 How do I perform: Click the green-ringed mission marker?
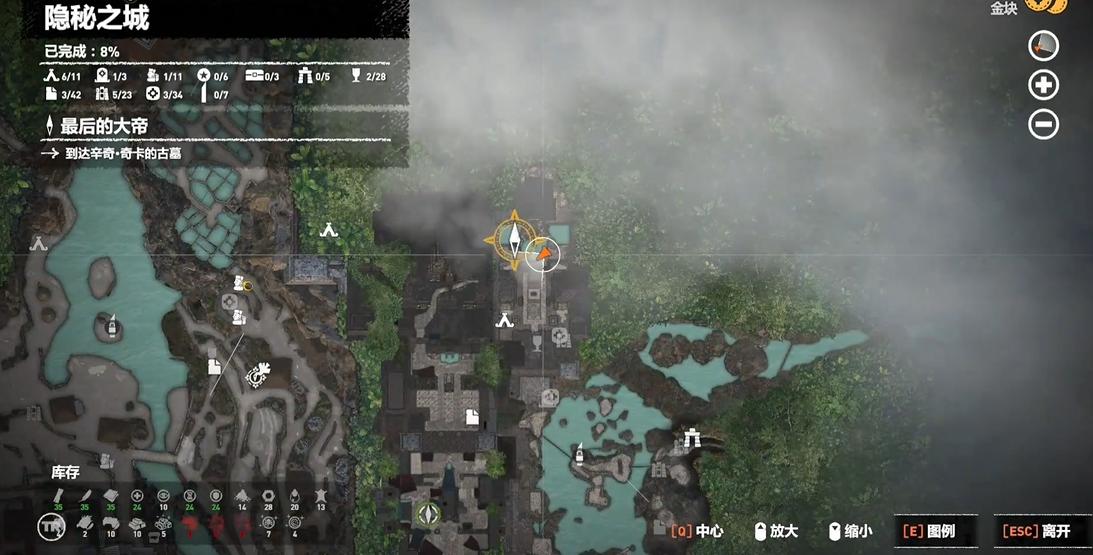[429, 514]
